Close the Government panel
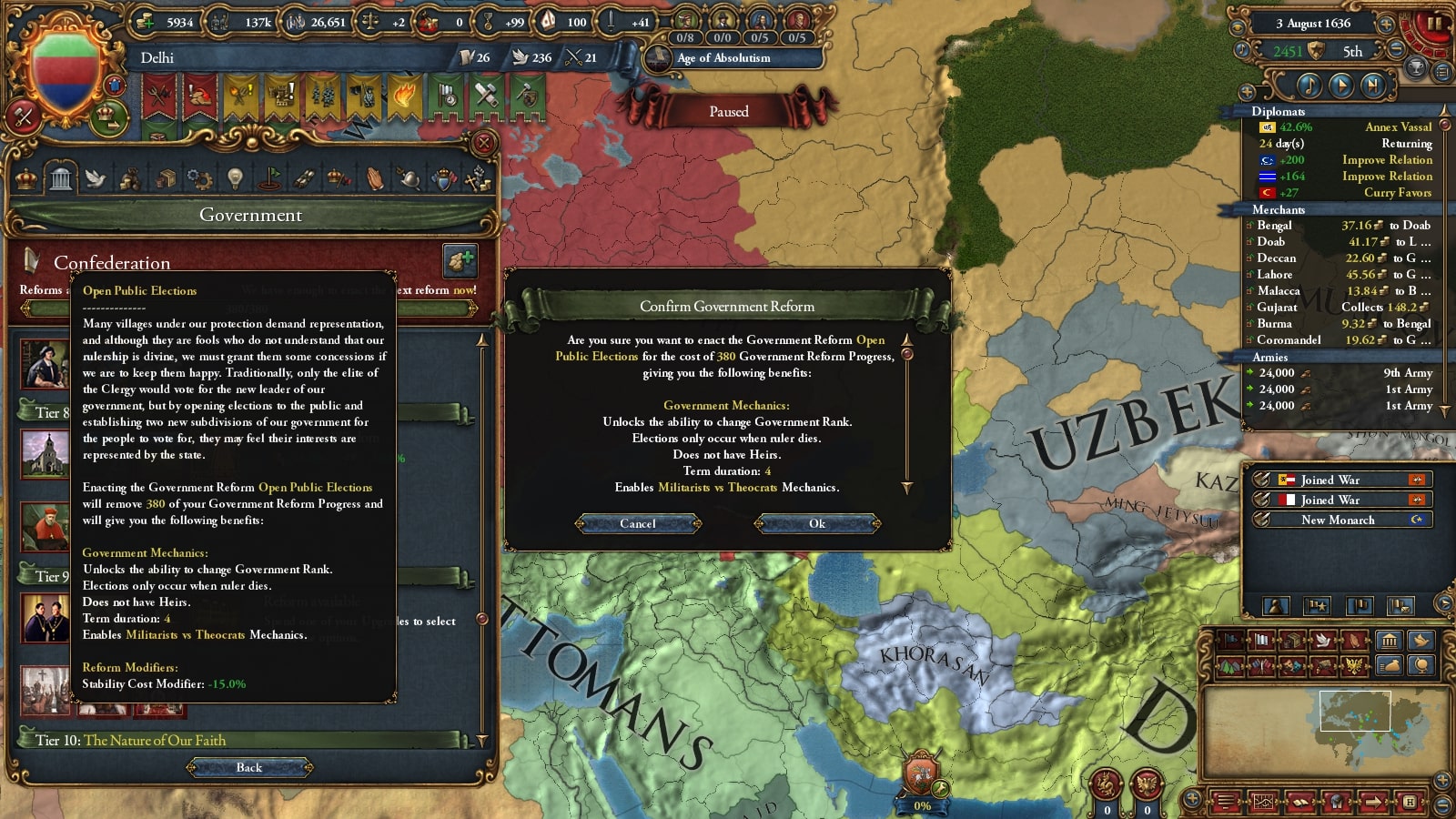Screen dimensions: 1456x819 point(484,143)
